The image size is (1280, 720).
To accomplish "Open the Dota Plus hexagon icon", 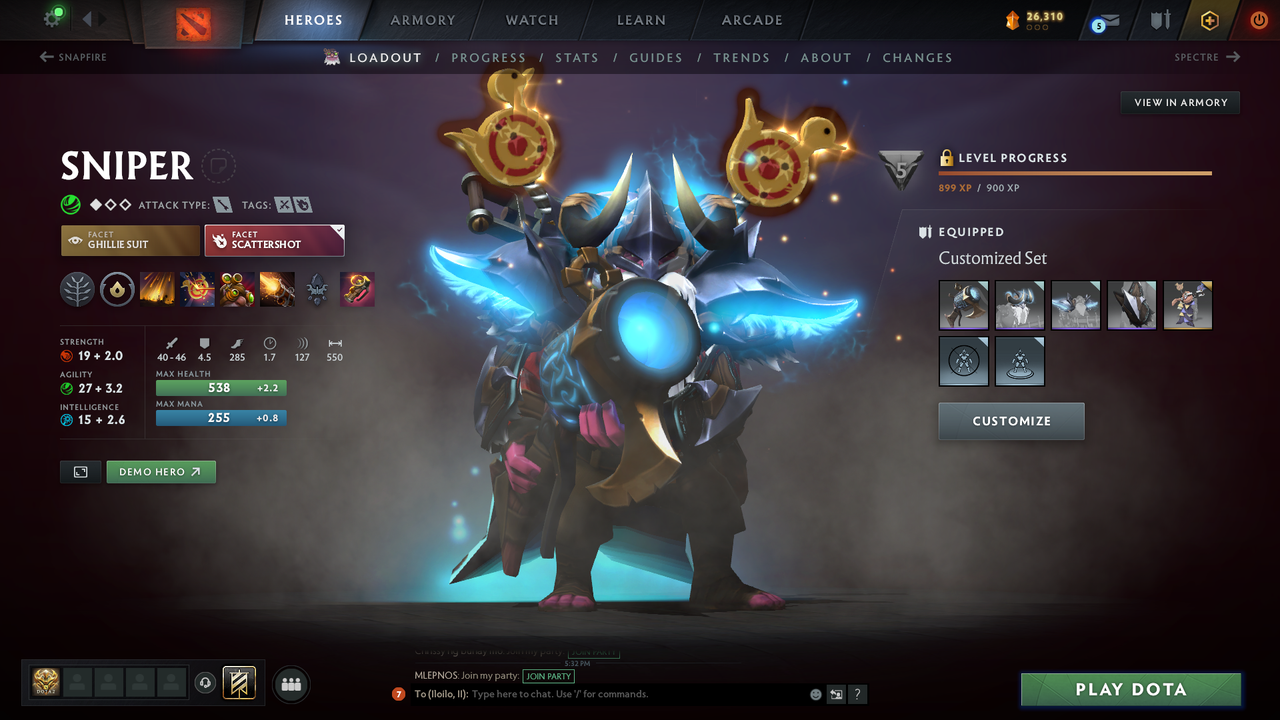I will (1209, 19).
